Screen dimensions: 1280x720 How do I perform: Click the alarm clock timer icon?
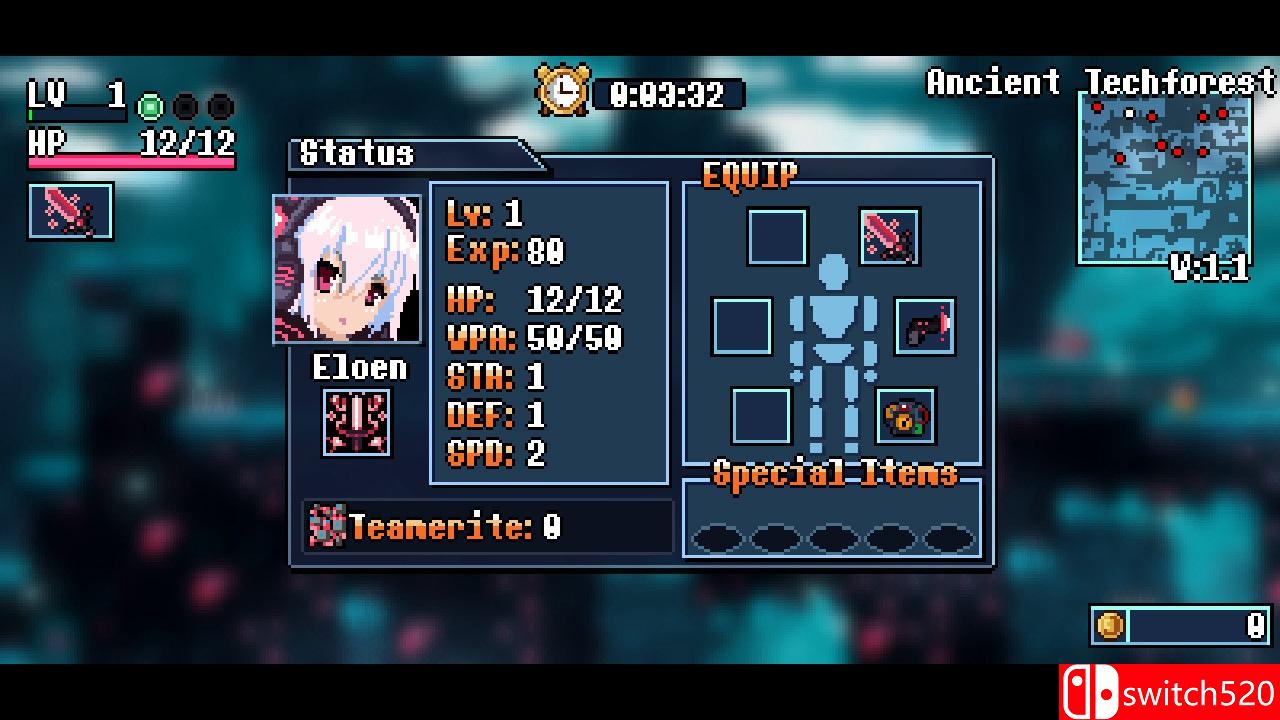click(x=563, y=91)
